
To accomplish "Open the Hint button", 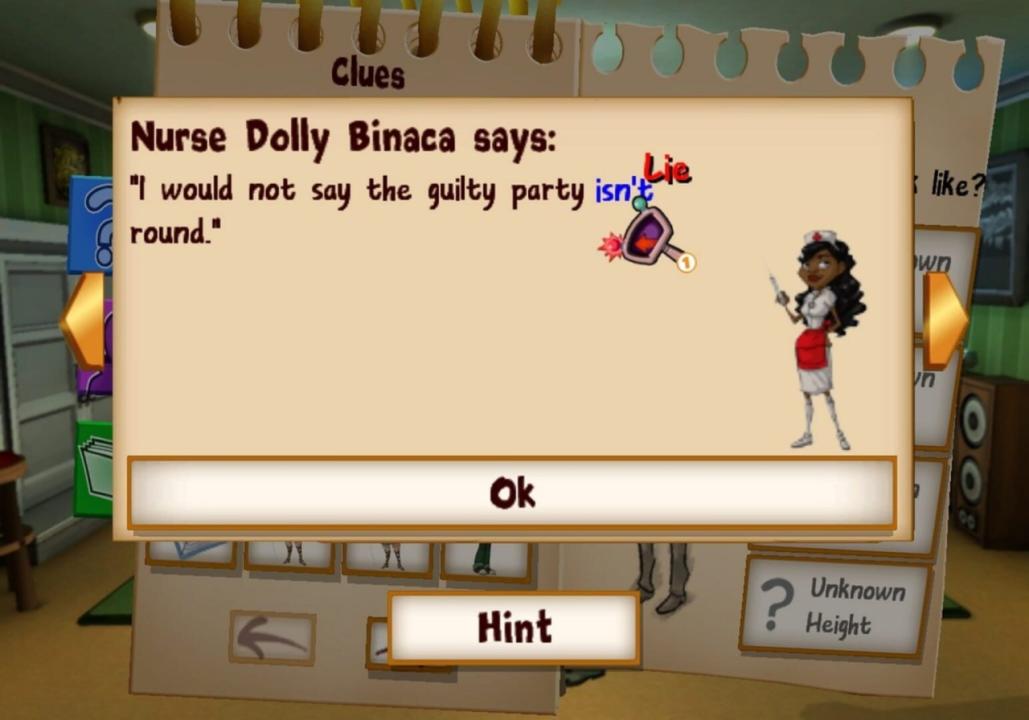I will pyautogui.click(x=513, y=628).
